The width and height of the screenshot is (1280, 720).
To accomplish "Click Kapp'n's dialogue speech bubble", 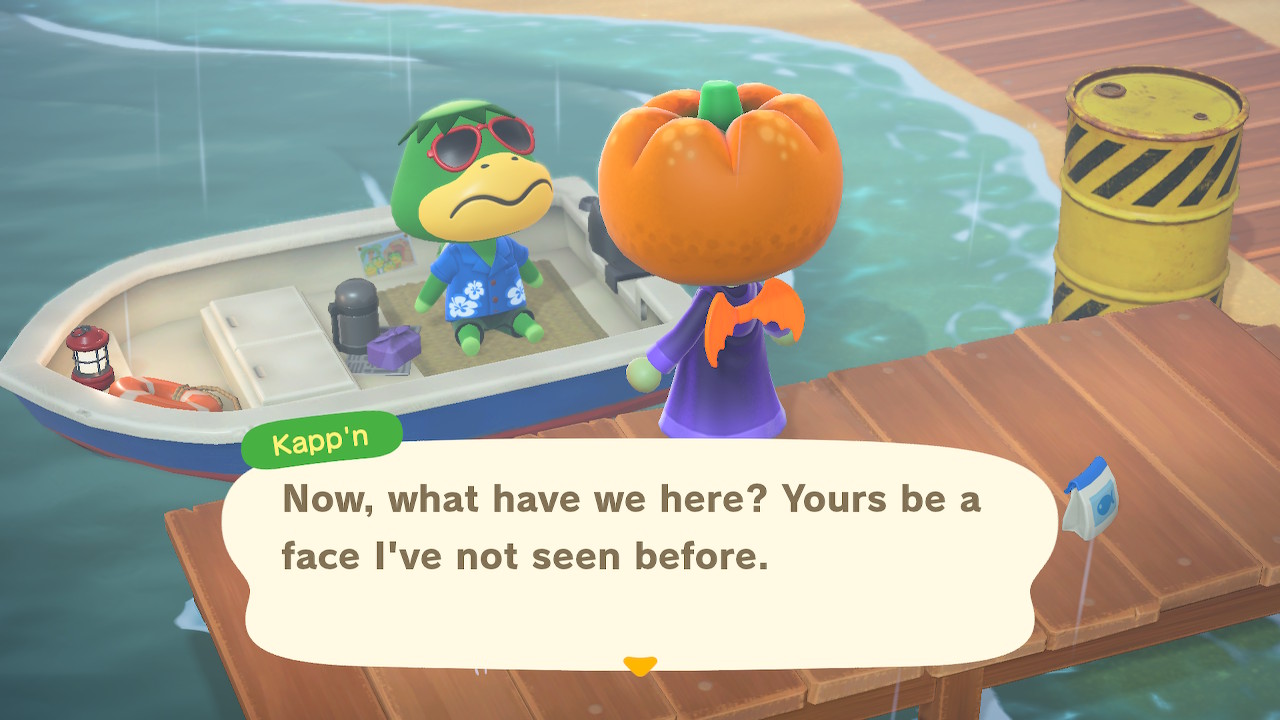I will pos(638,552).
